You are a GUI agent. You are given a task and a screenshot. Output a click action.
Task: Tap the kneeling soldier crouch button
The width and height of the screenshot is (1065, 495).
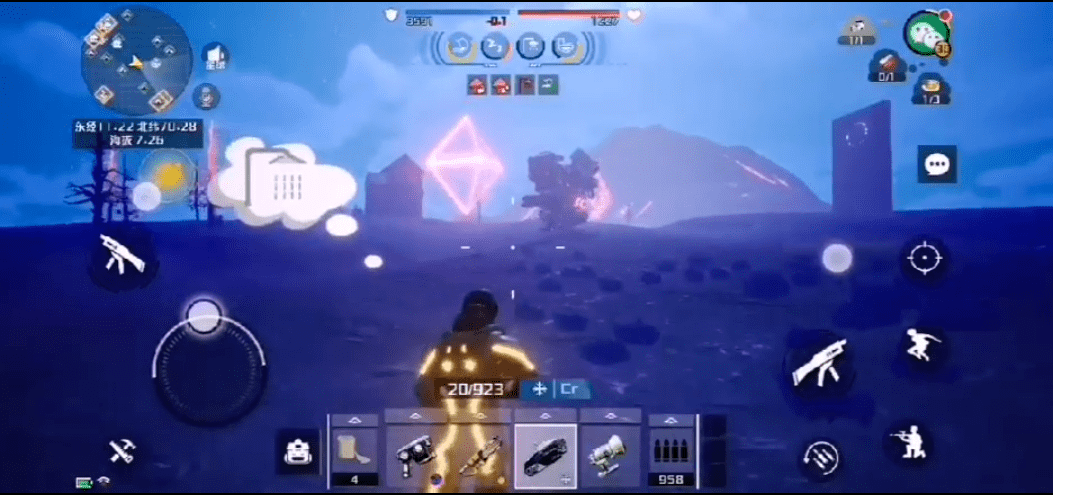pos(909,442)
